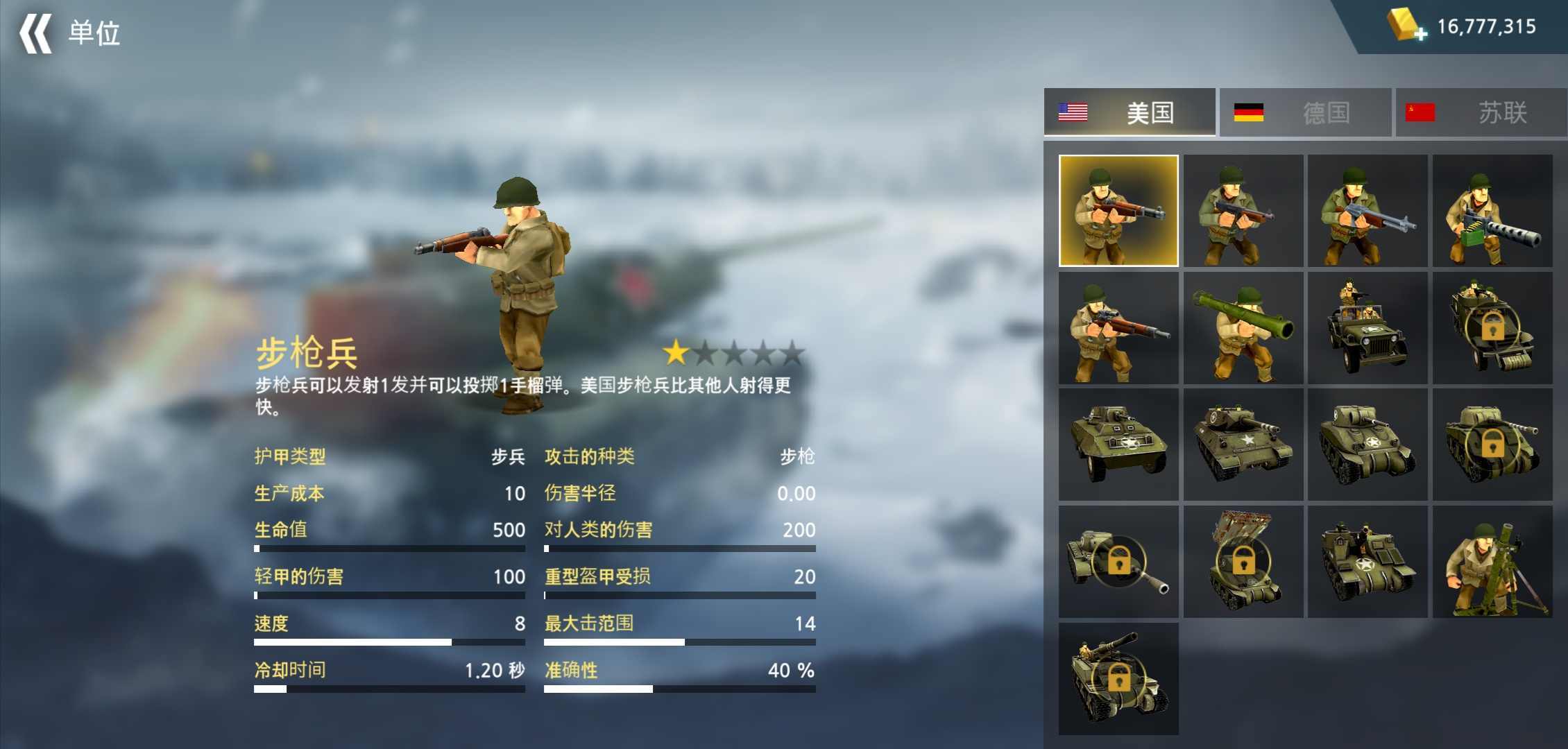The height and width of the screenshot is (749, 1568).
Task: Click the 美国 nation tab
Action: [x=1130, y=113]
